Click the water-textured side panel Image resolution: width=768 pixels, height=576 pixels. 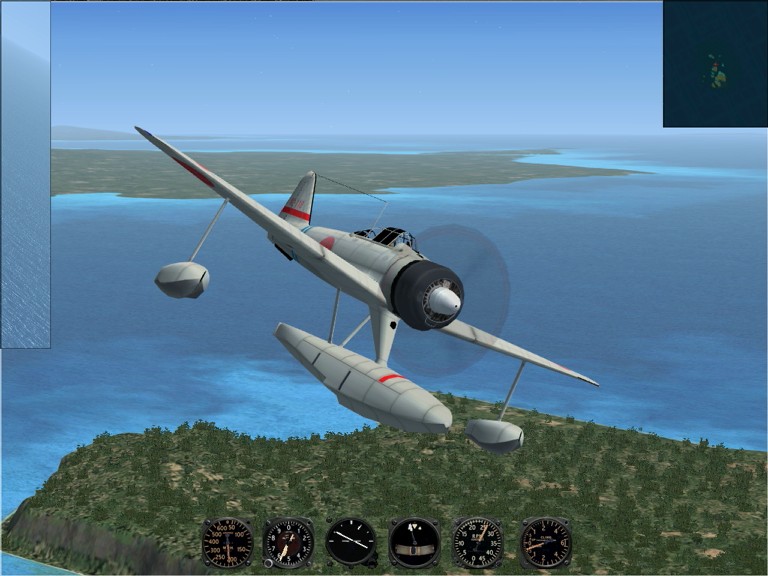[x=26, y=175]
